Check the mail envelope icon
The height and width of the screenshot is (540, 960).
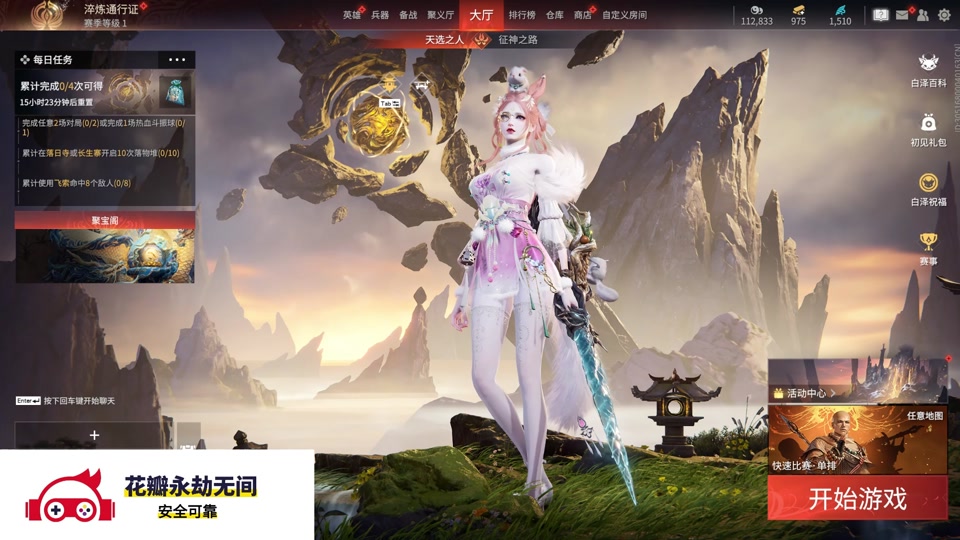(x=902, y=15)
